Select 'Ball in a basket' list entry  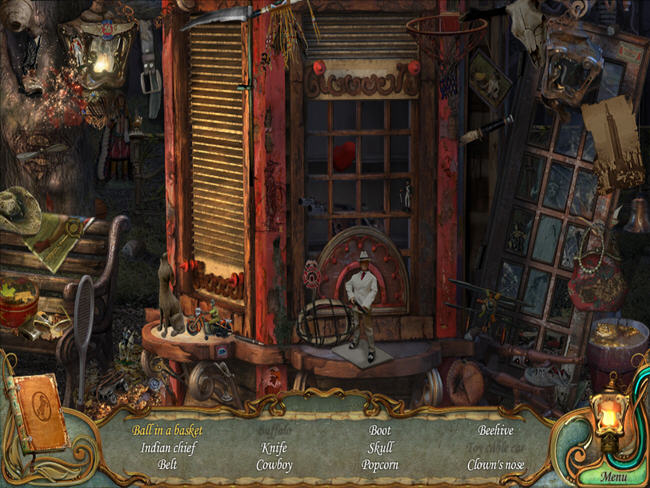point(167,431)
